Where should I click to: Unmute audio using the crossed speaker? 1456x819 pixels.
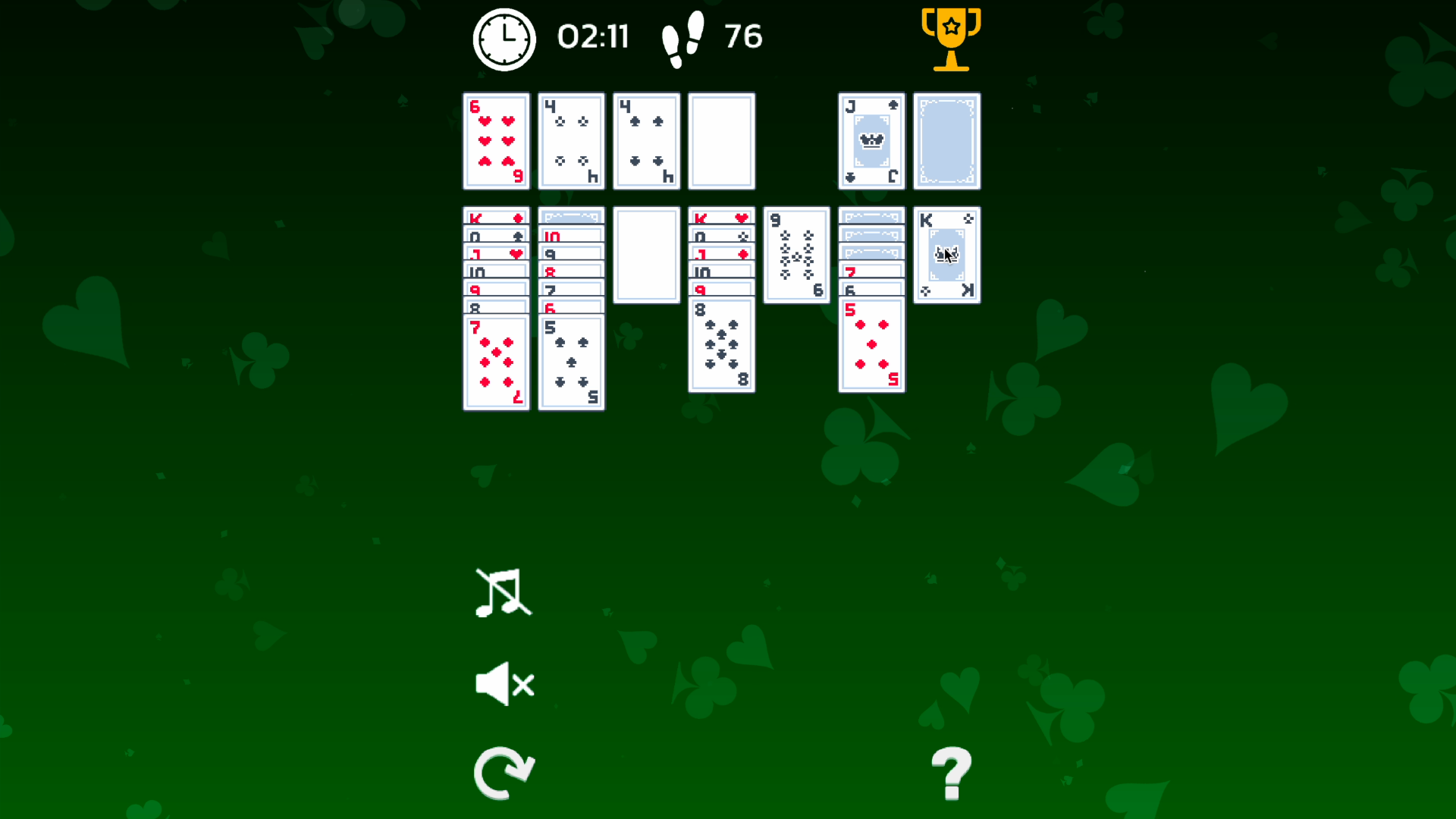(503, 682)
